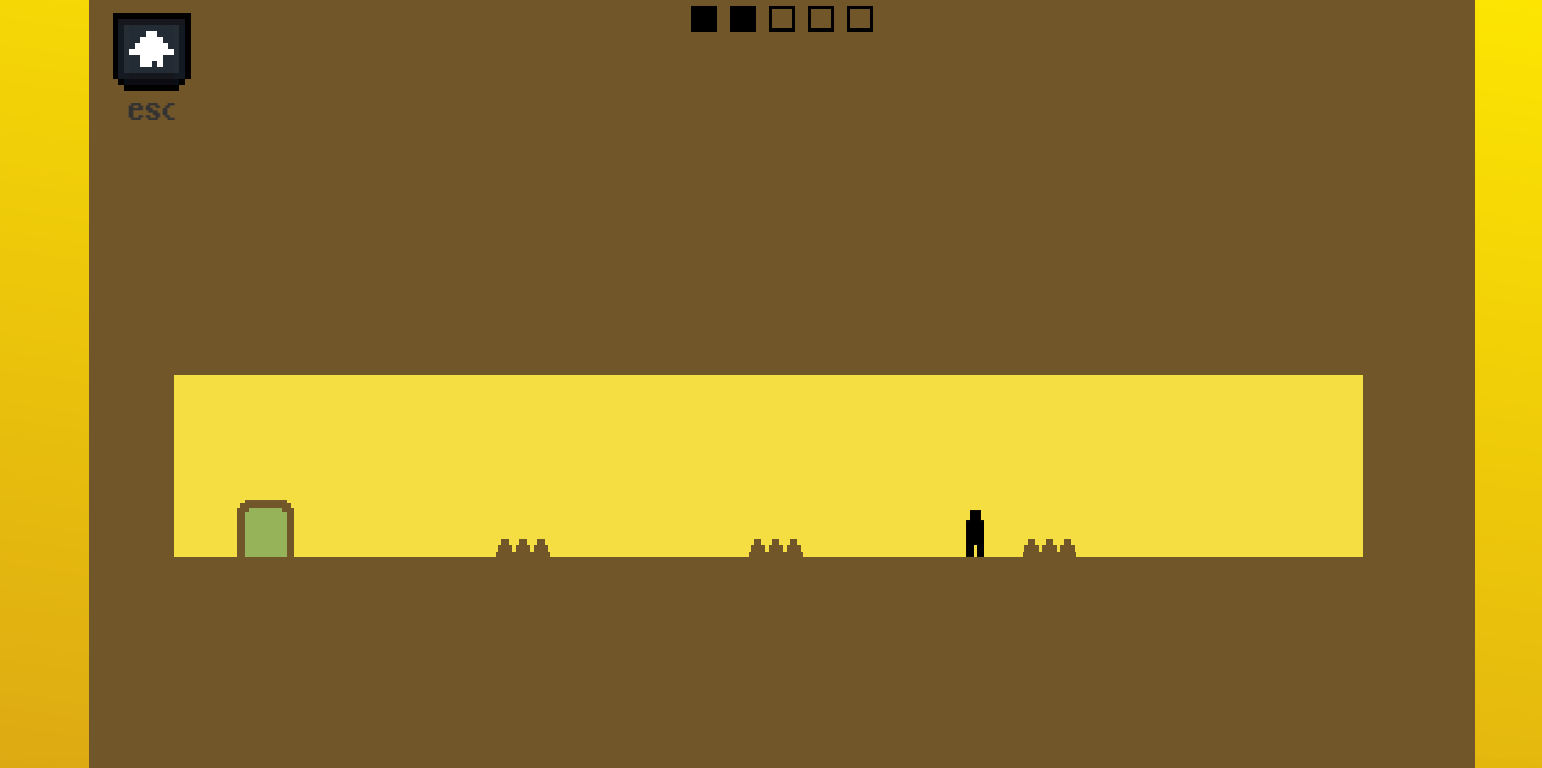Screen dimensions: 1542x768
Task: Toggle the second filled level indicator square
Action: (x=742, y=18)
